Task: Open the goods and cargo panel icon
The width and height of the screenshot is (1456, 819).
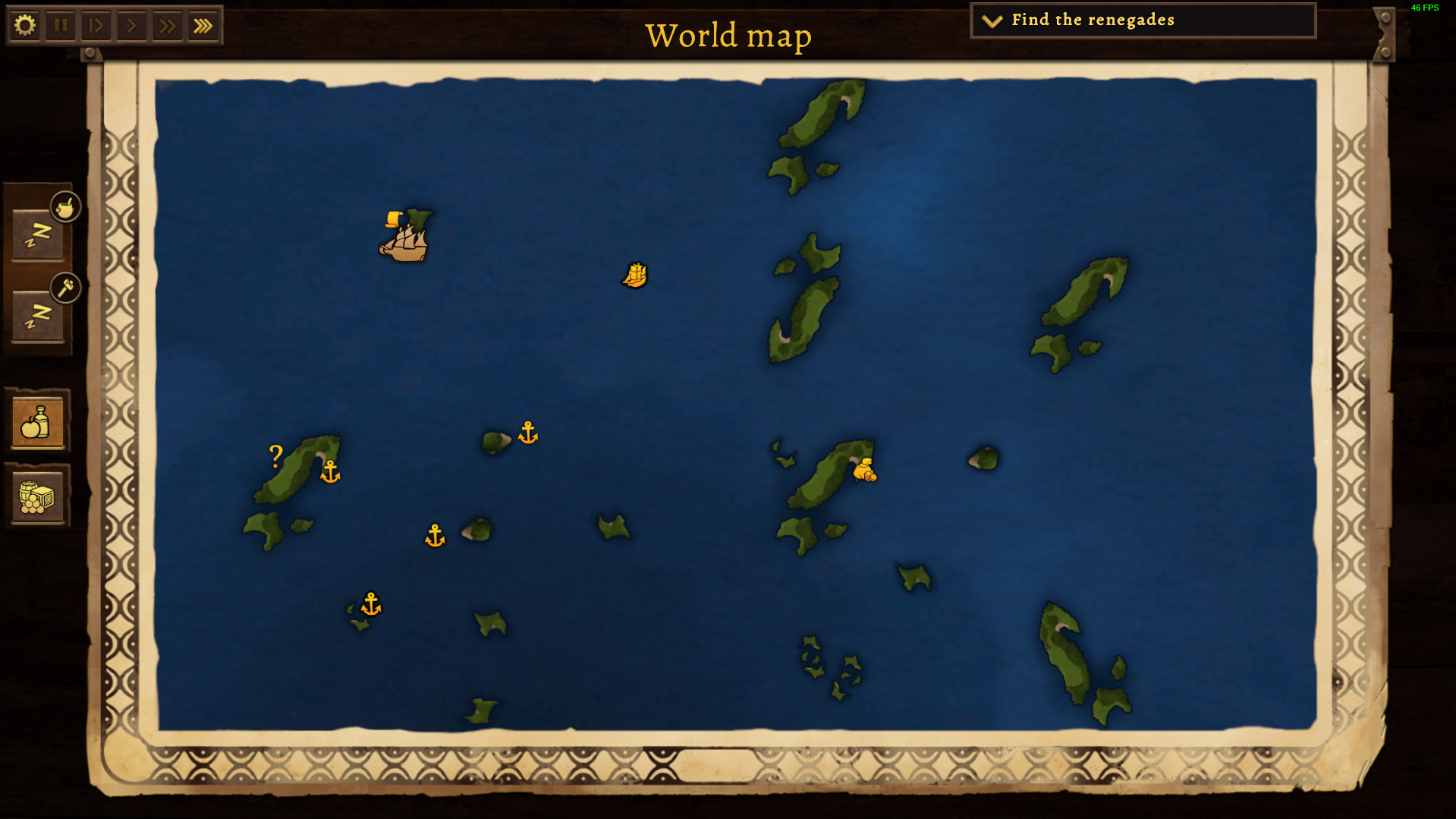Action: click(x=39, y=497)
